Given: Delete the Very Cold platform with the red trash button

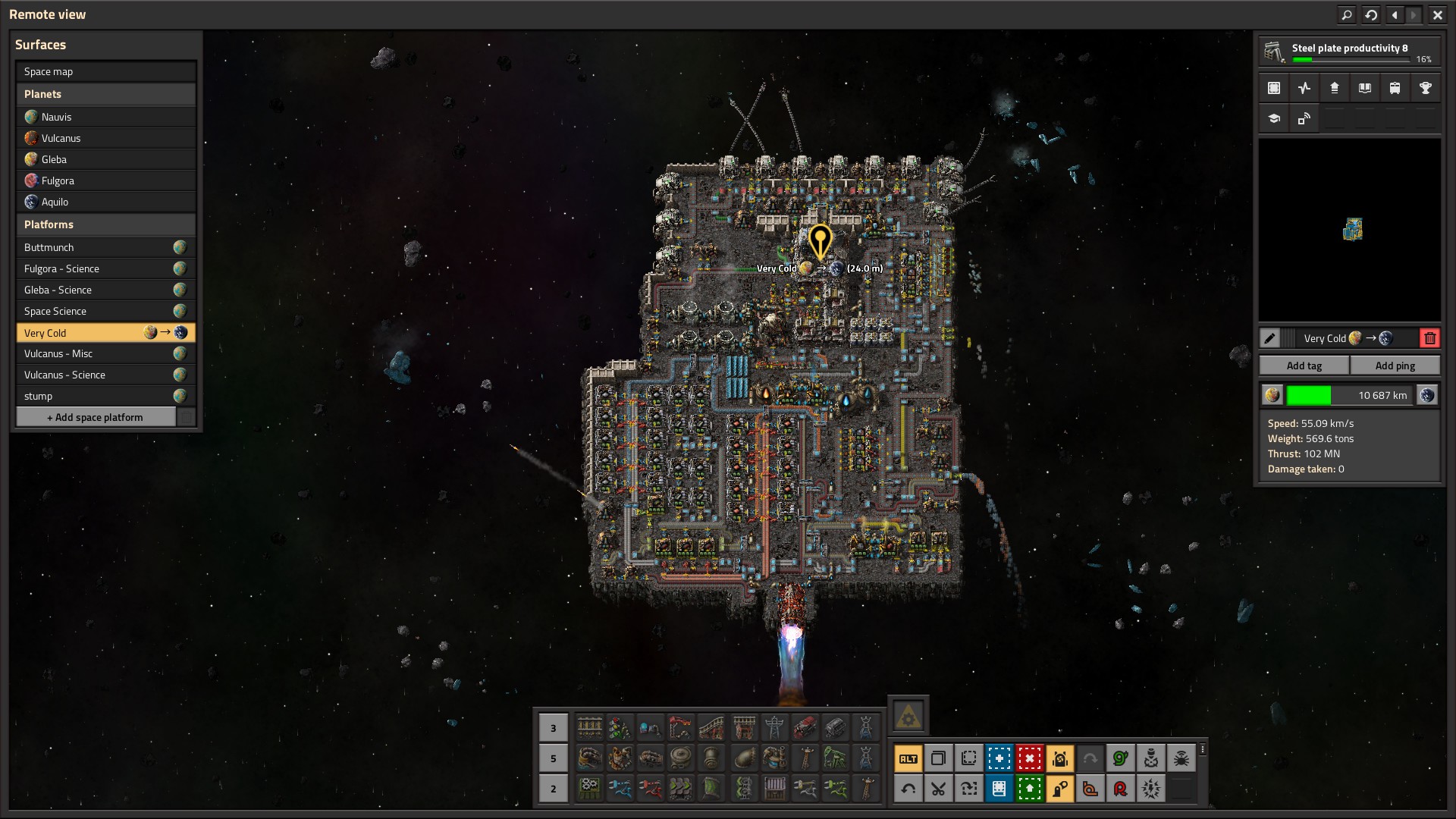Looking at the screenshot, I should (1429, 338).
